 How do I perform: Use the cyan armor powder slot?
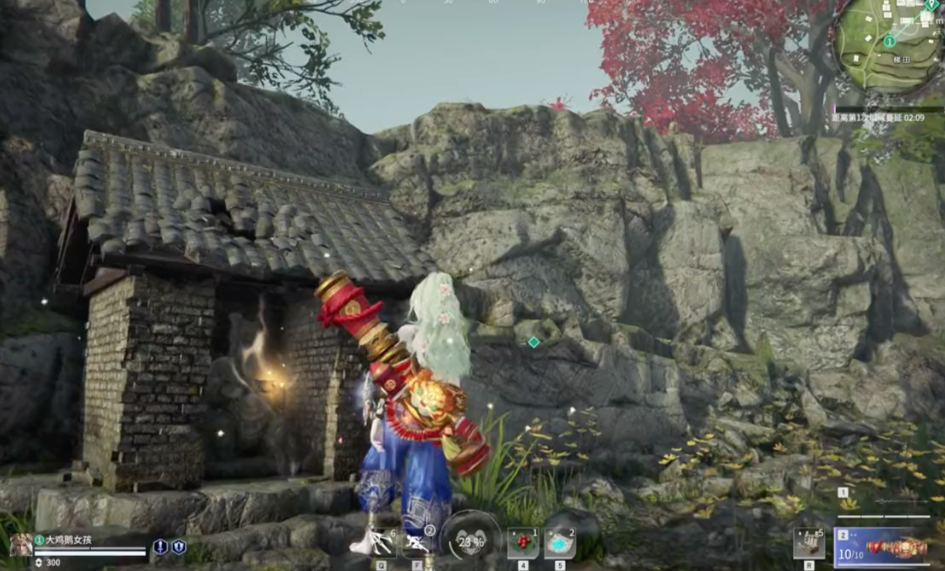(x=560, y=544)
